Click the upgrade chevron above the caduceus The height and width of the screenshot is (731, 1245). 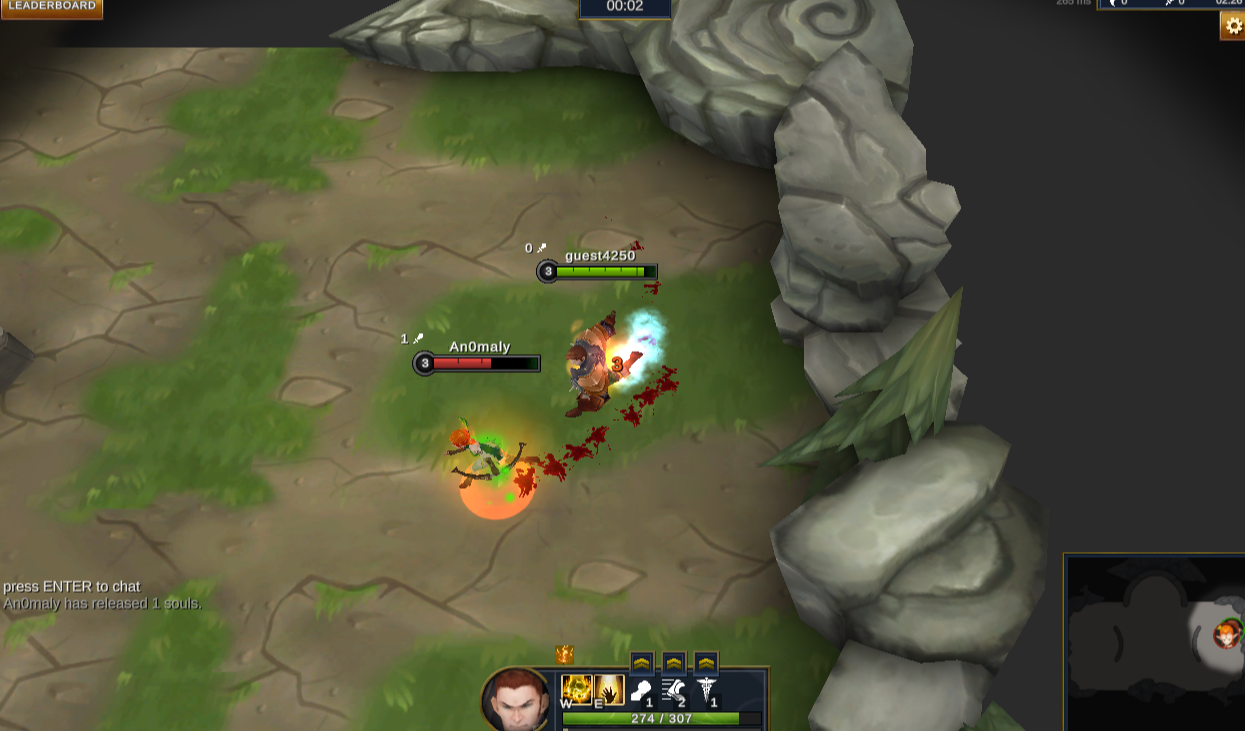(706, 663)
